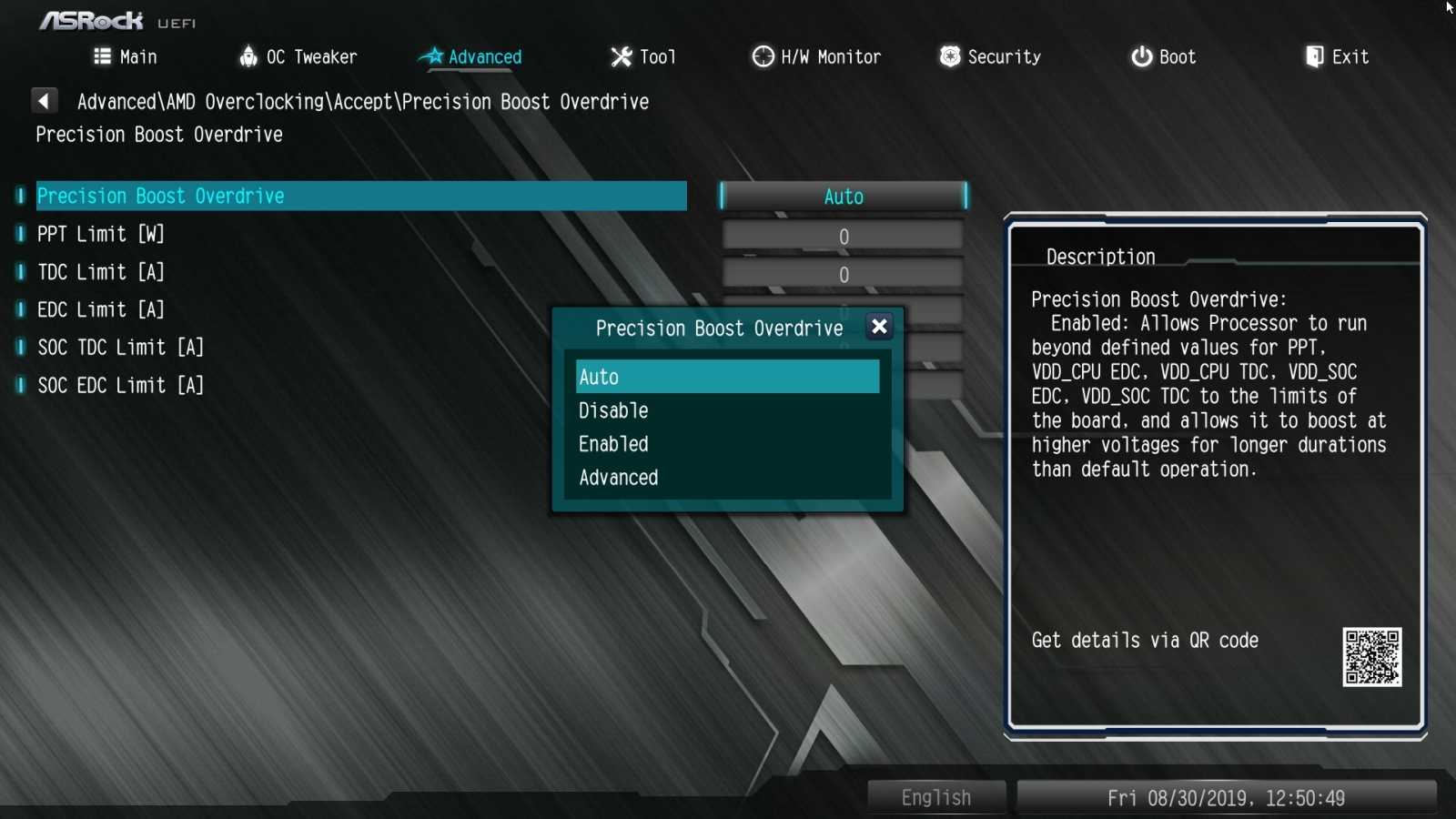Image resolution: width=1456 pixels, height=819 pixels.
Task: Select the TDC Limit [A] row
Action: (x=101, y=272)
